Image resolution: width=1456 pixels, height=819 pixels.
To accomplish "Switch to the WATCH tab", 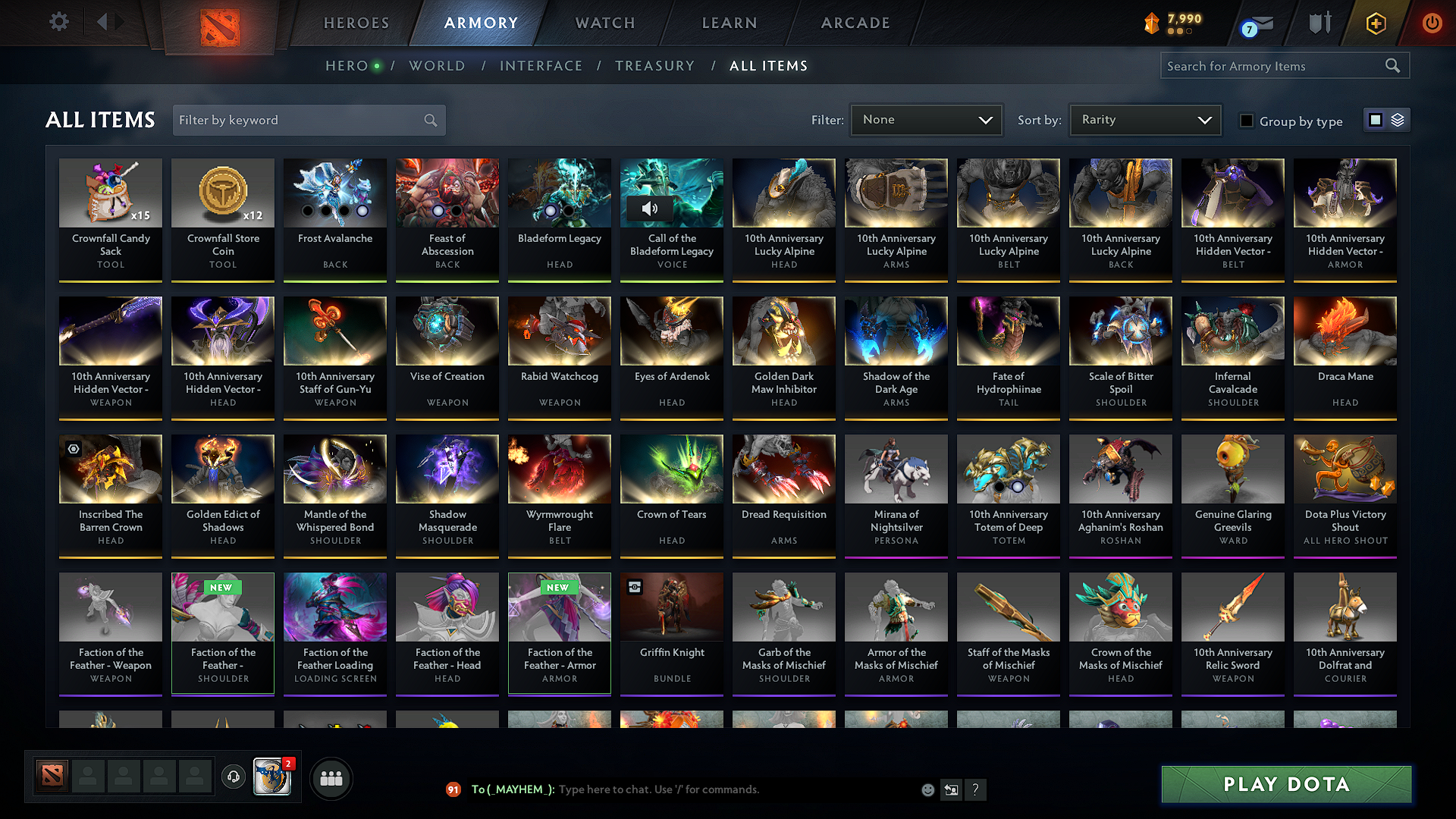I will tap(604, 23).
